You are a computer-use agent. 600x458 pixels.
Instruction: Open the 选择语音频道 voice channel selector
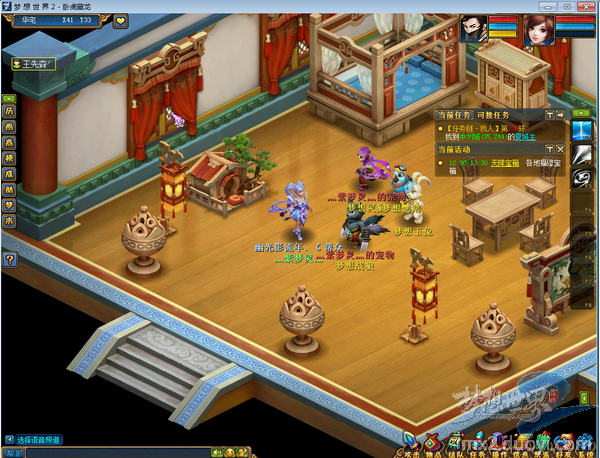click(x=40, y=439)
